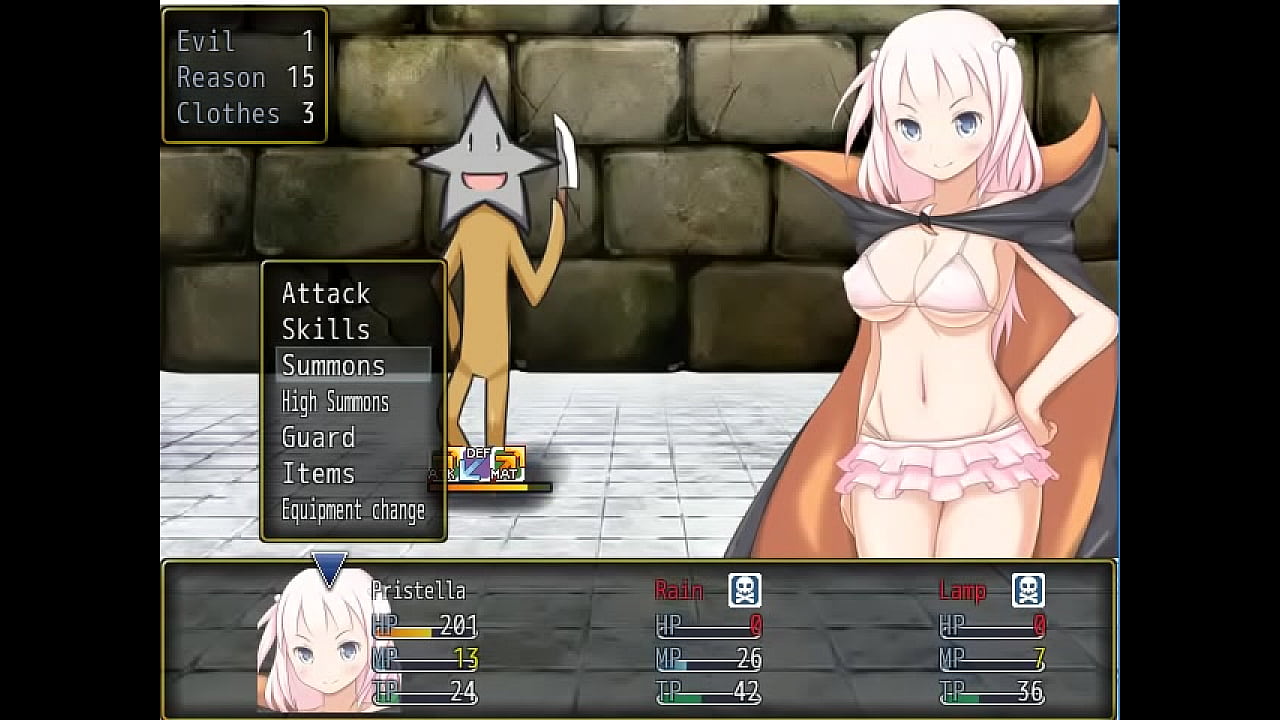Screen dimensions: 1280x720
Task: Select the Guard command
Action: [319, 438]
